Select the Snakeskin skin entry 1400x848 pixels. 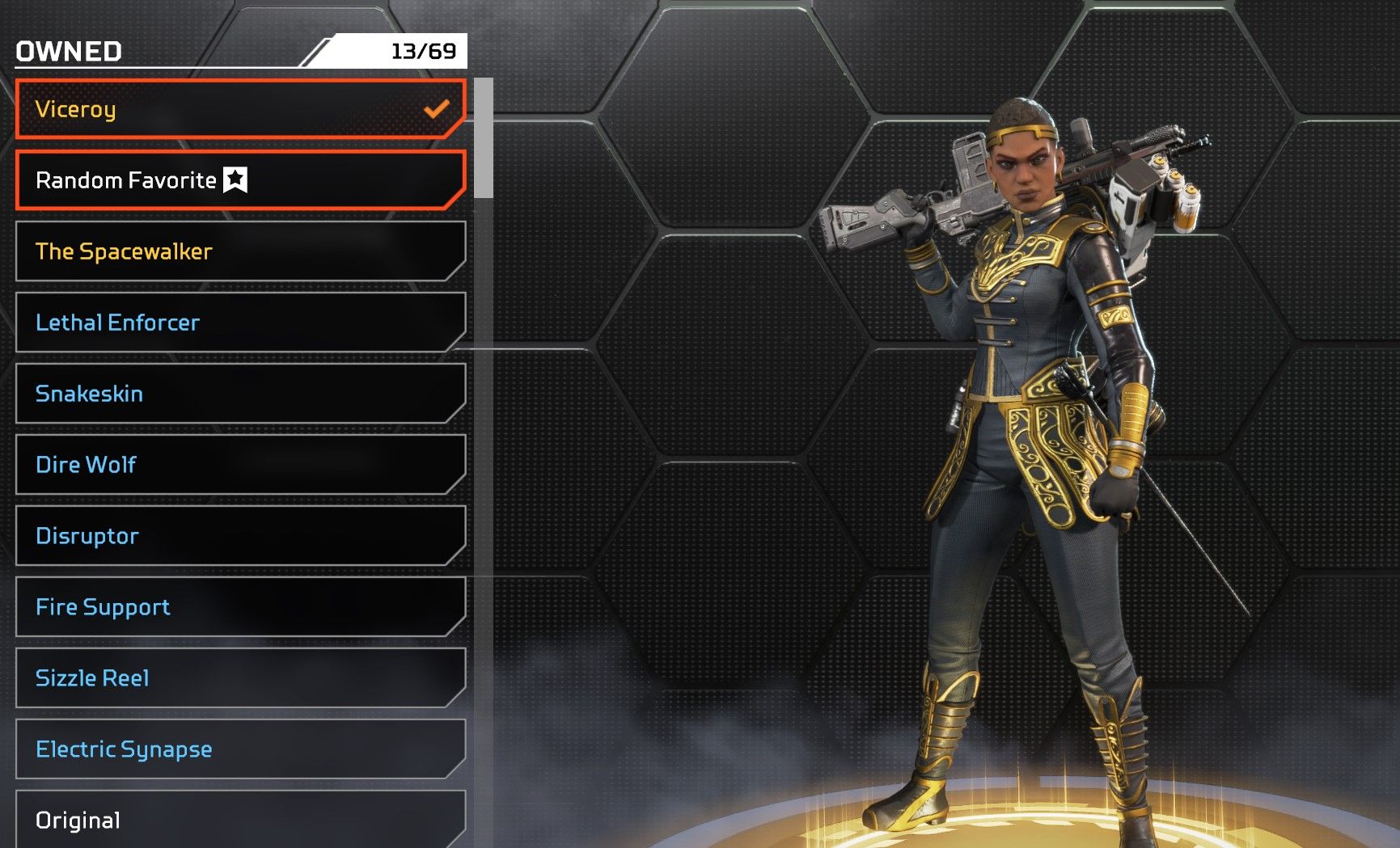240,394
